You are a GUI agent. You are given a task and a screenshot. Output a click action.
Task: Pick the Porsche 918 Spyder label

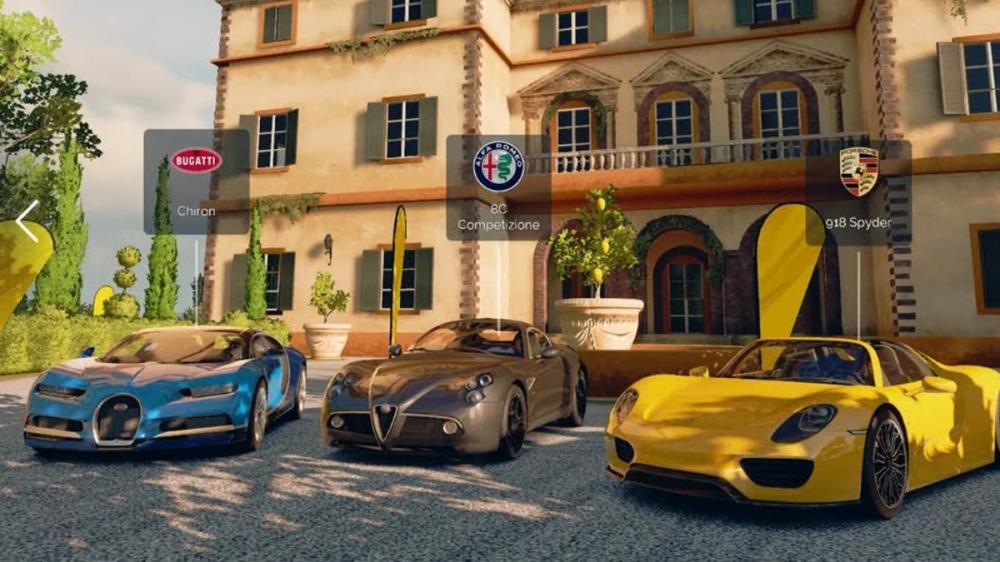858,188
